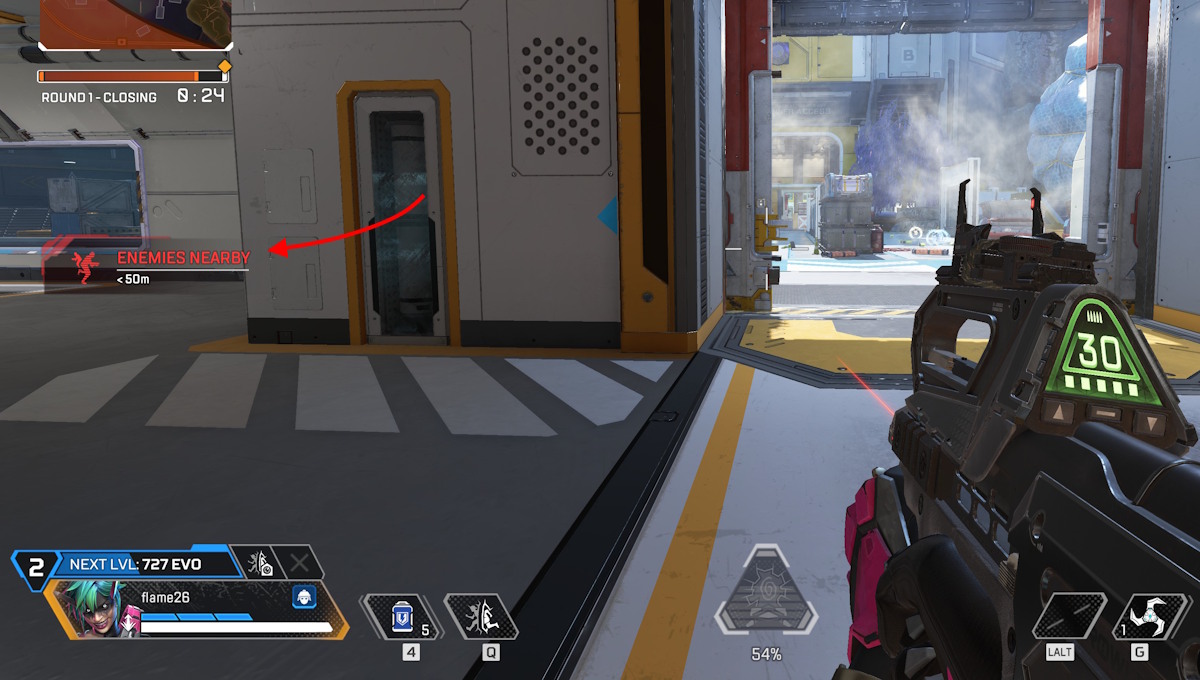Activate the tactical ability icon
Viewport: 1200px width, 680px height.
(480, 617)
